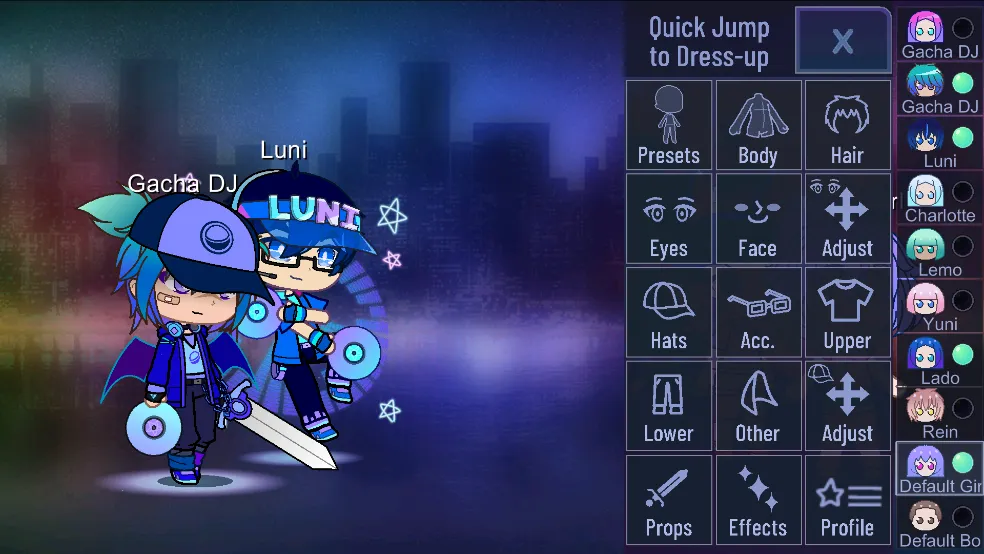Jump to the Body section
This screenshot has height=554, width=984.
pyautogui.click(x=758, y=125)
